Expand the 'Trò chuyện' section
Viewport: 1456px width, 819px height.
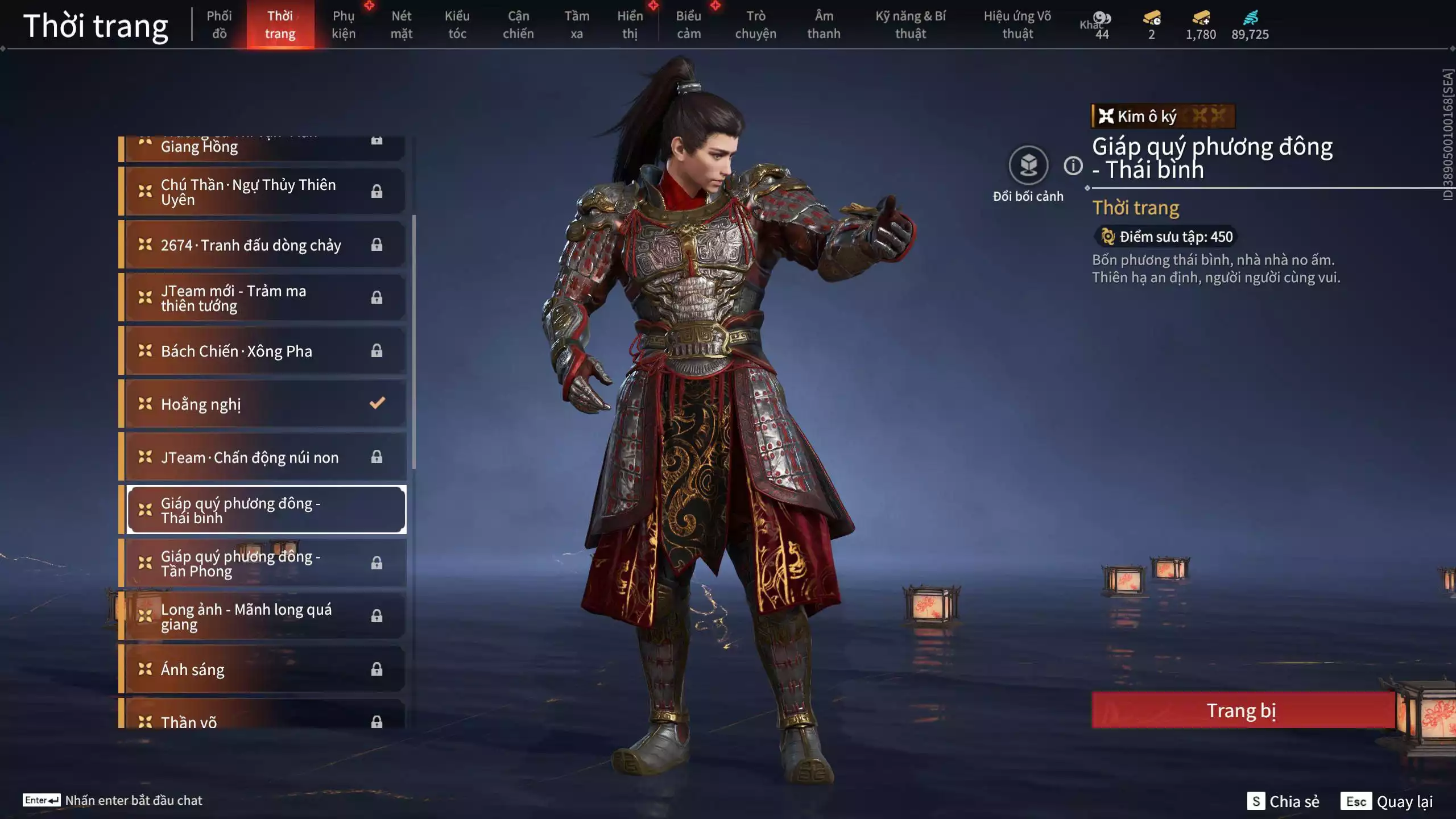(757, 24)
